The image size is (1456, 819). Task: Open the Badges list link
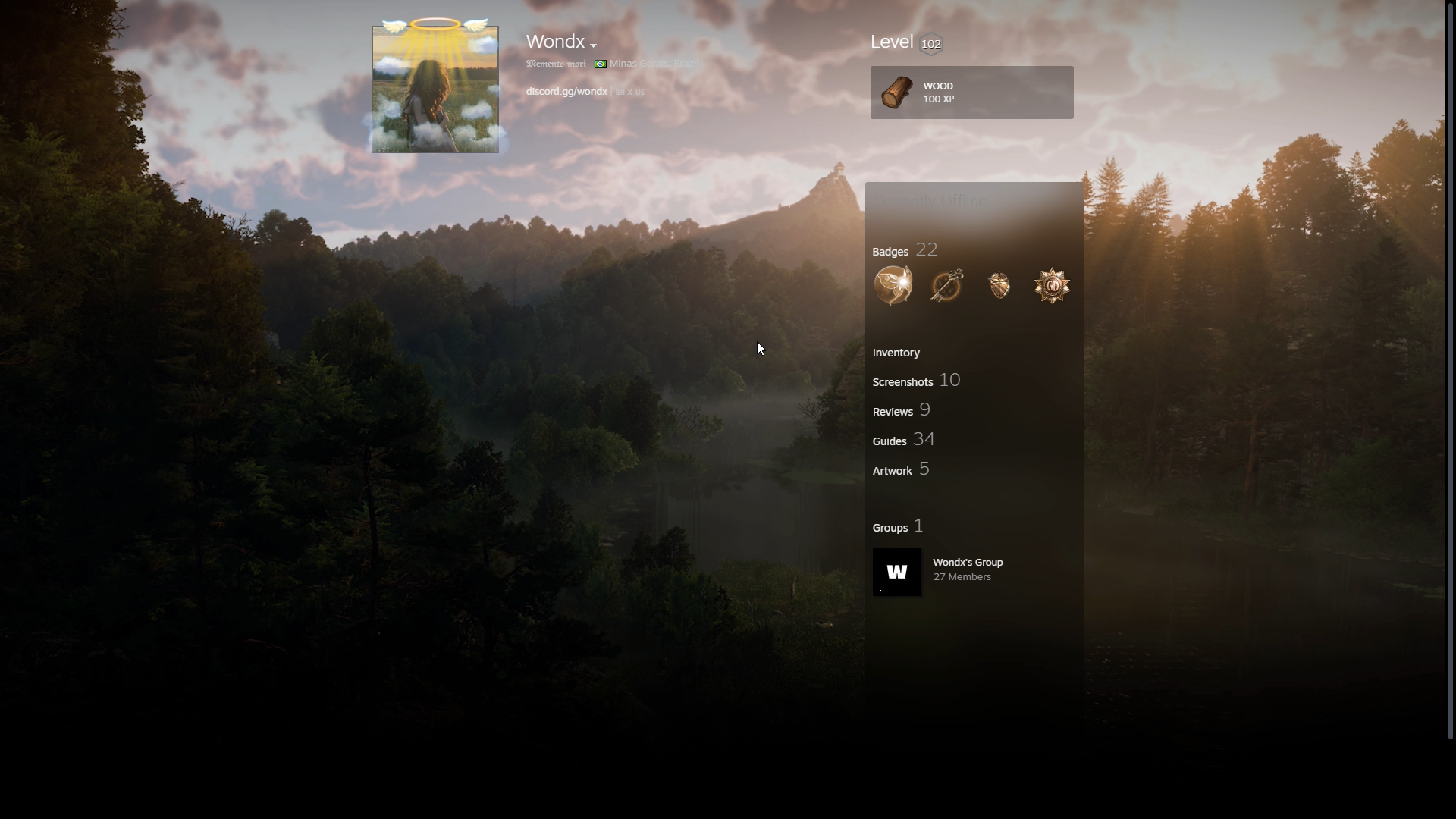890,252
